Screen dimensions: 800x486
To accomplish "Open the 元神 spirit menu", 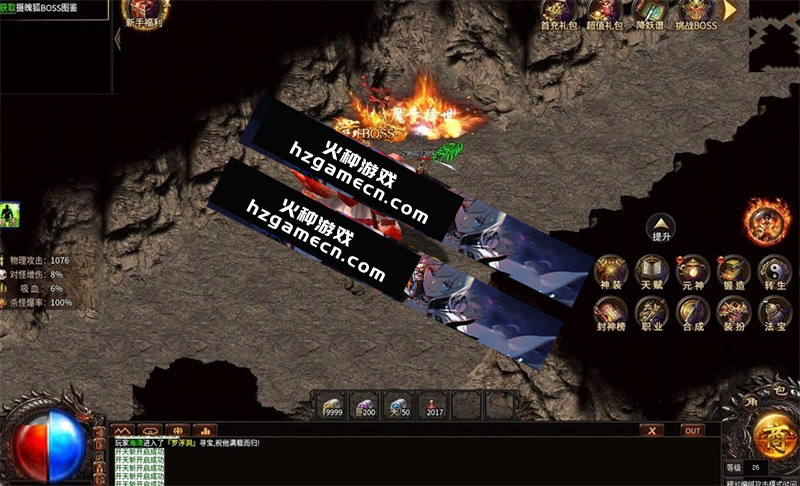I will pyautogui.click(x=693, y=270).
